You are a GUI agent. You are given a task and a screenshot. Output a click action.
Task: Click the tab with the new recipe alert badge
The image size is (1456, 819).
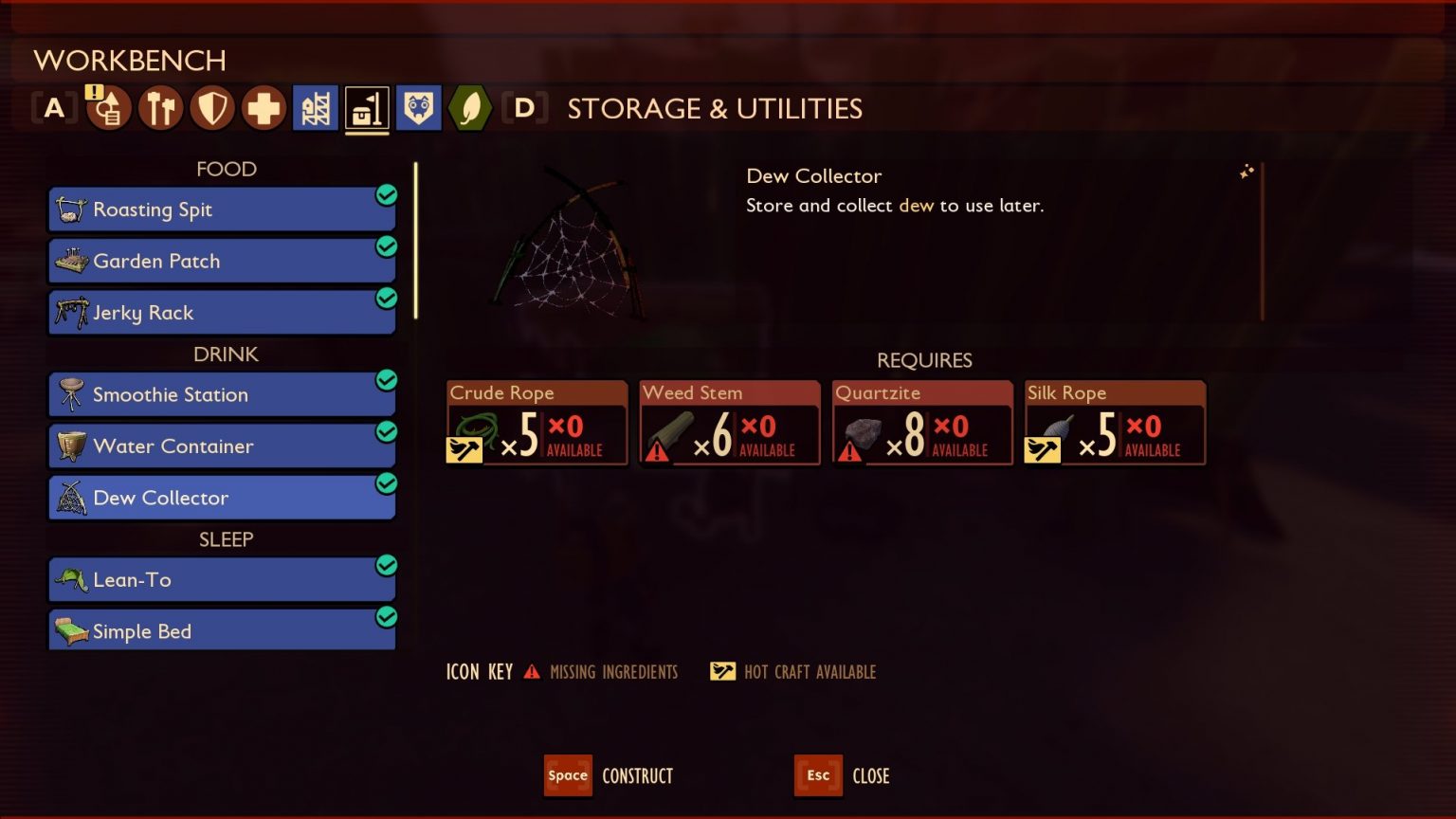tap(107, 107)
